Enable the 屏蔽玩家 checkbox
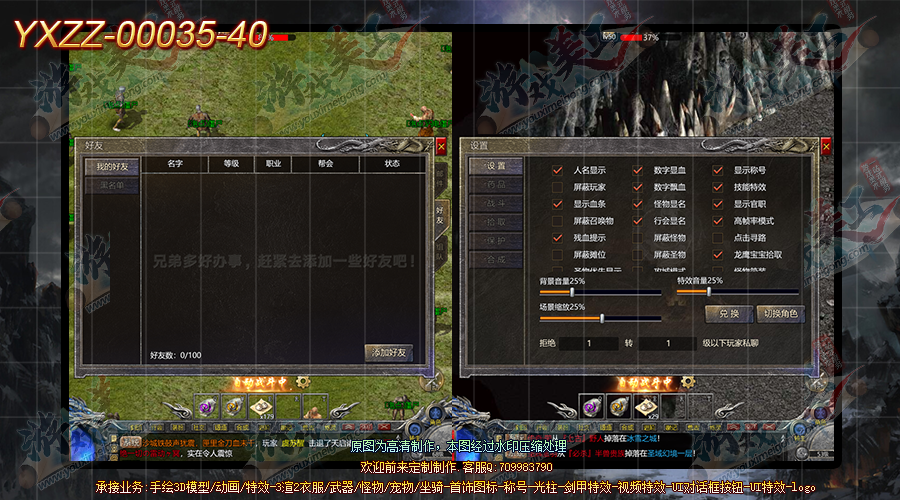The height and width of the screenshot is (500, 900). point(558,187)
